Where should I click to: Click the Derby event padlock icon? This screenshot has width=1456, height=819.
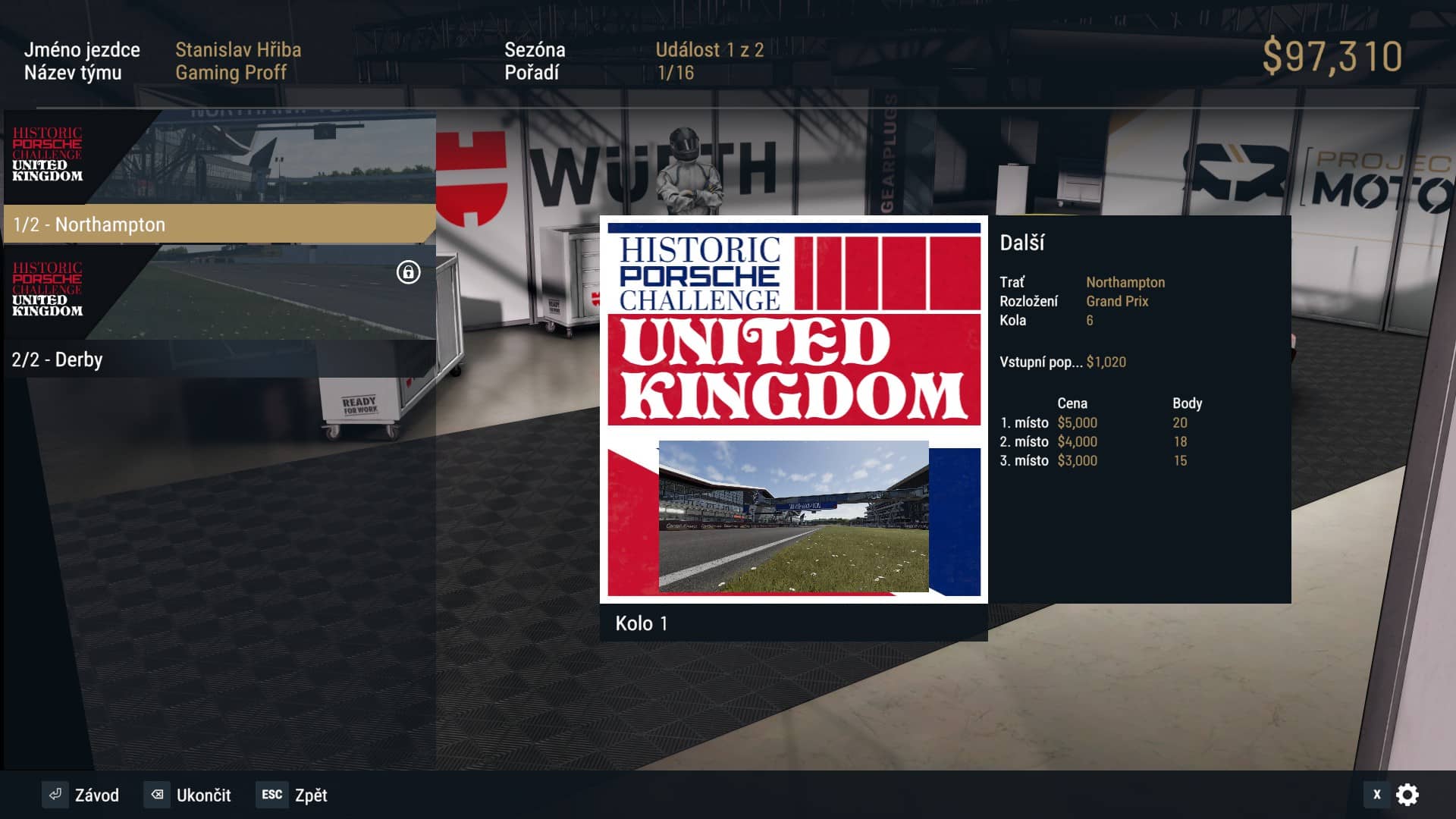[408, 272]
